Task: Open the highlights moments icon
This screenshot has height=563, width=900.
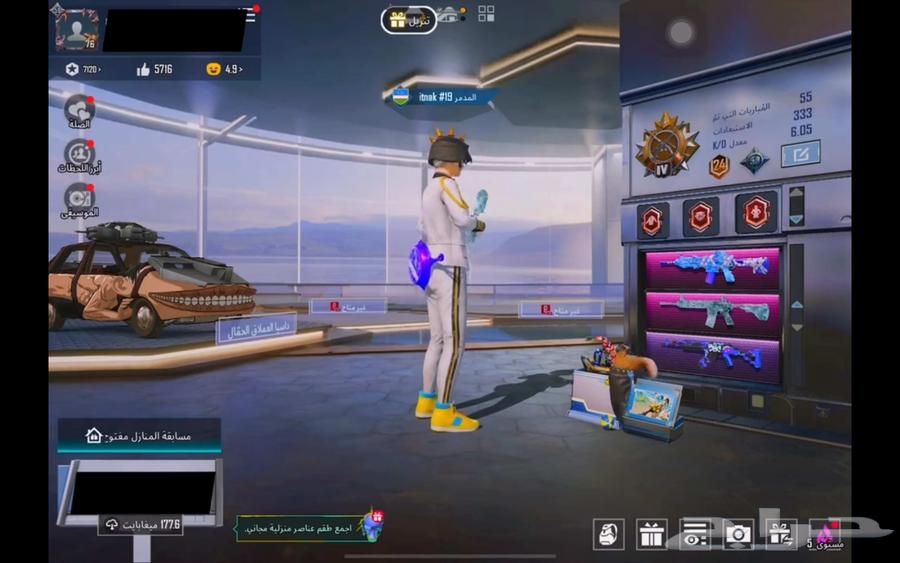Action: click(x=79, y=155)
